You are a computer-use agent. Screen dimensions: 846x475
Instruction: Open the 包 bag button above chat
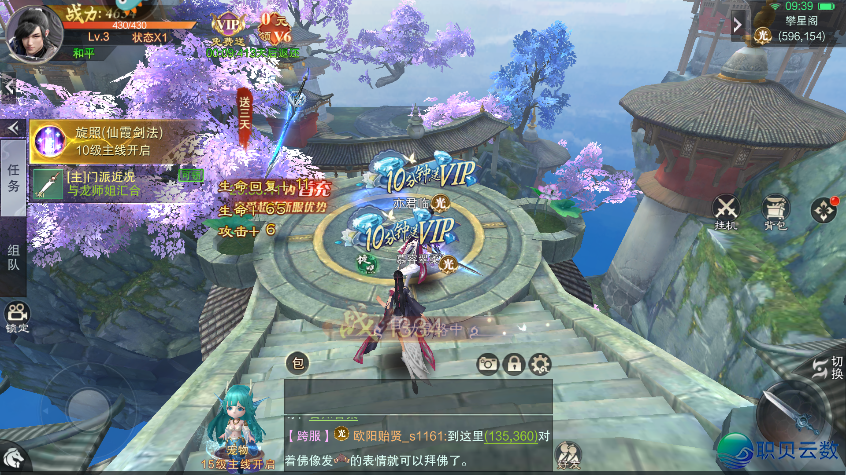pos(298,363)
